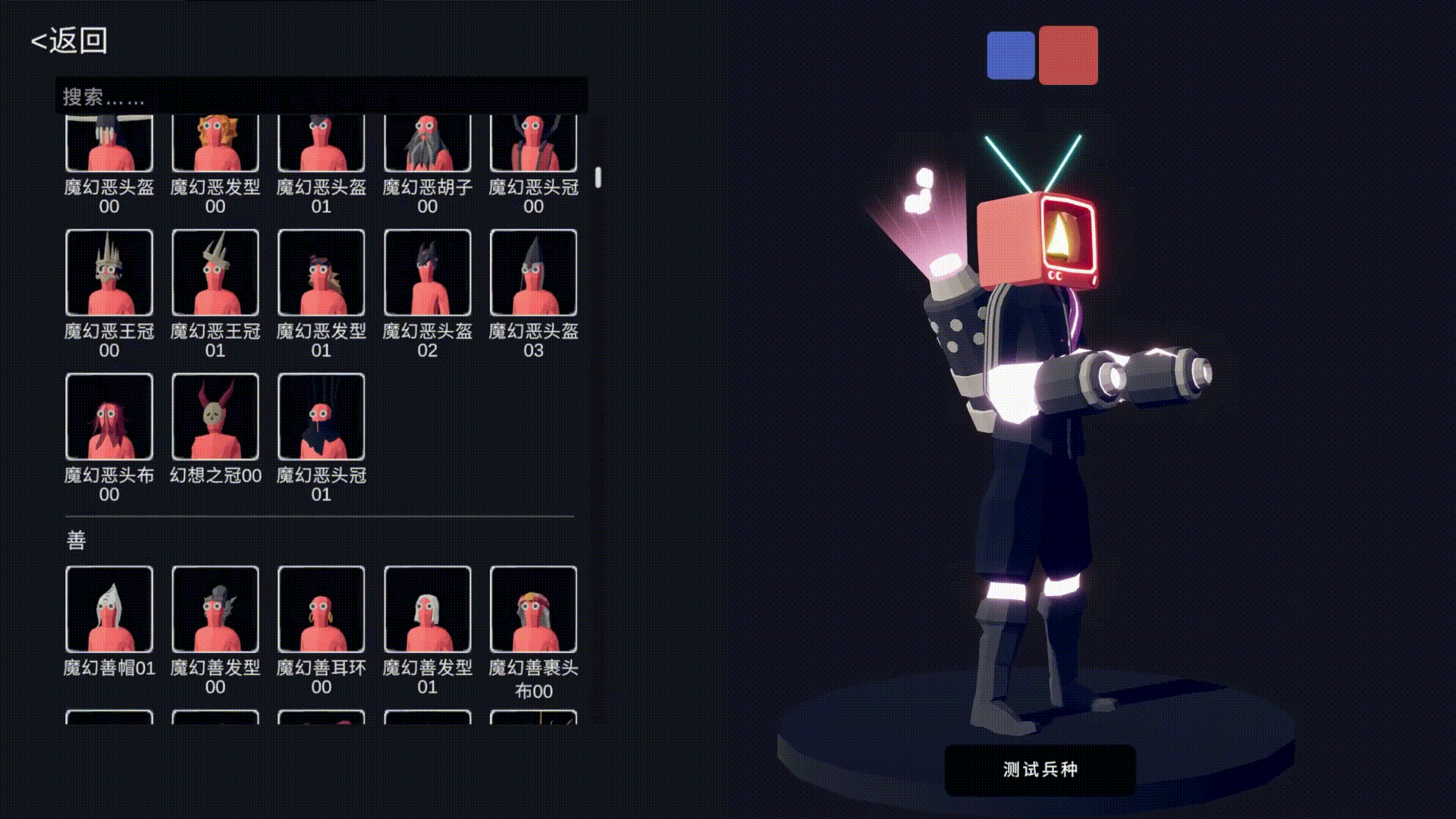Select the 魔幻恶发型01 hairstyle item
Viewport: 1456px width, 819px height.
pyautogui.click(x=322, y=273)
